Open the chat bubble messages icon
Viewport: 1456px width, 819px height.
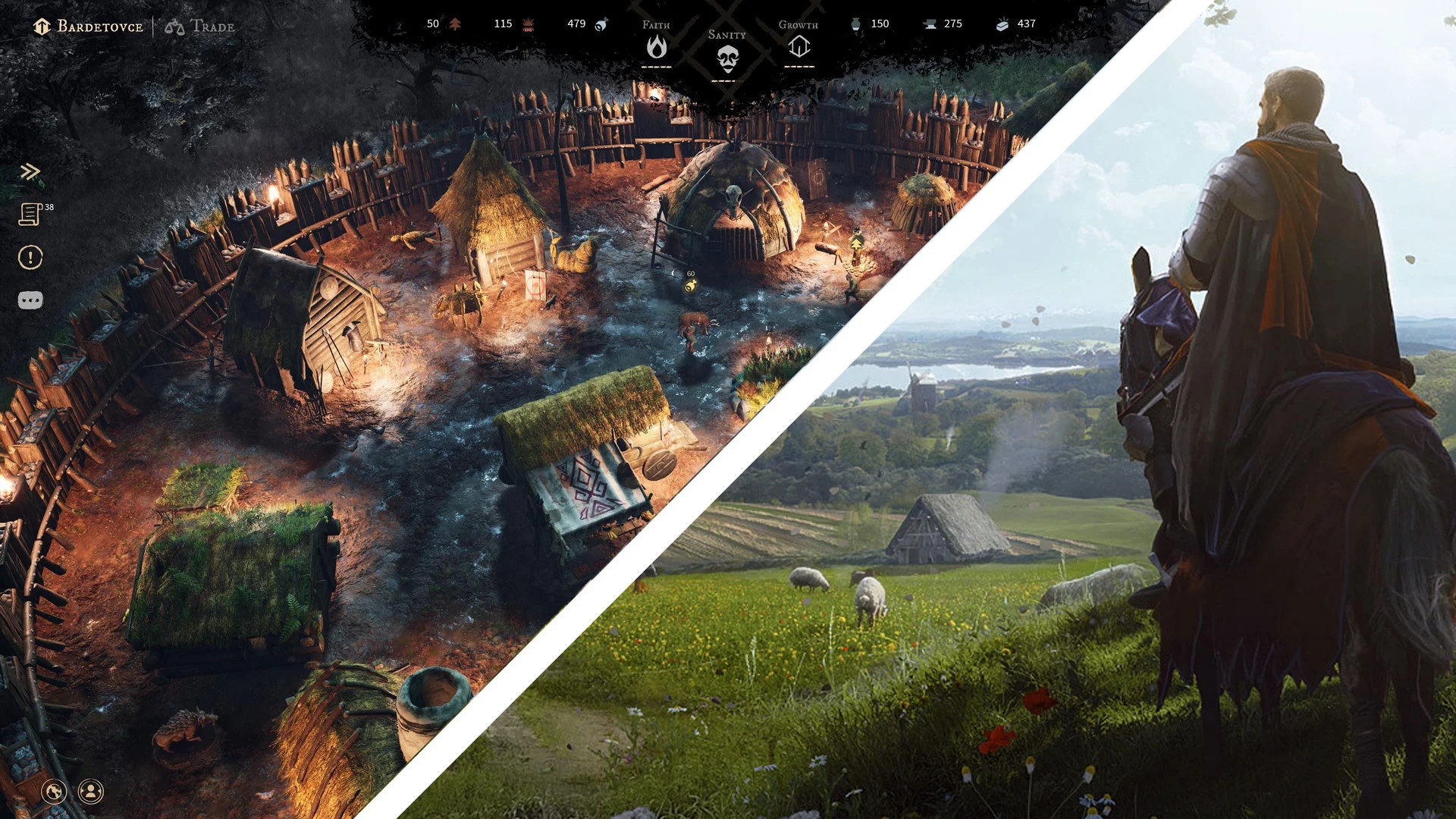pos(30,300)
